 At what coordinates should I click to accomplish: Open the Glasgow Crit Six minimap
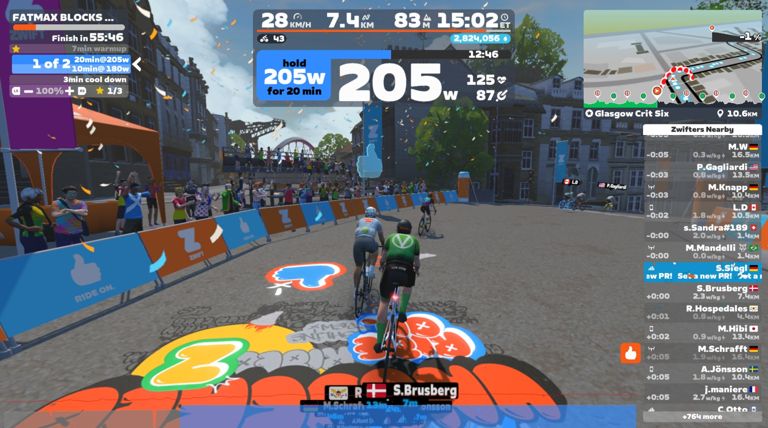[673, 58]
